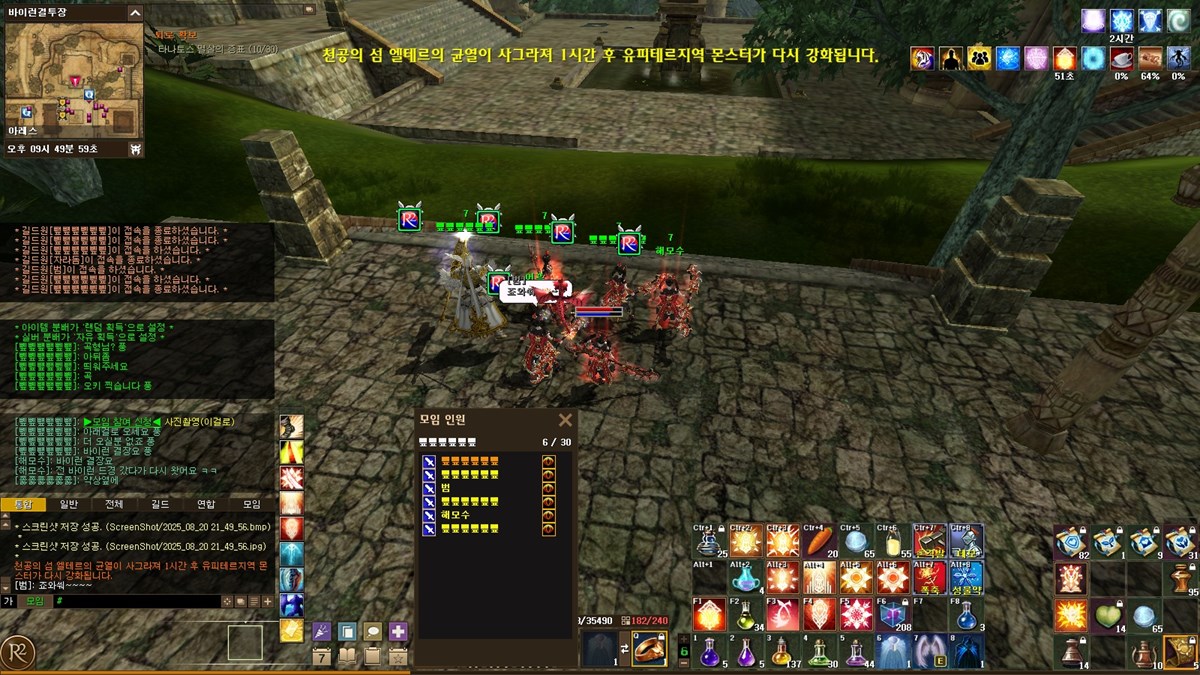The image size is (1200, 675).
Task: Click the horned helmet icon below the minimap
Action: (x=135, y=149)
